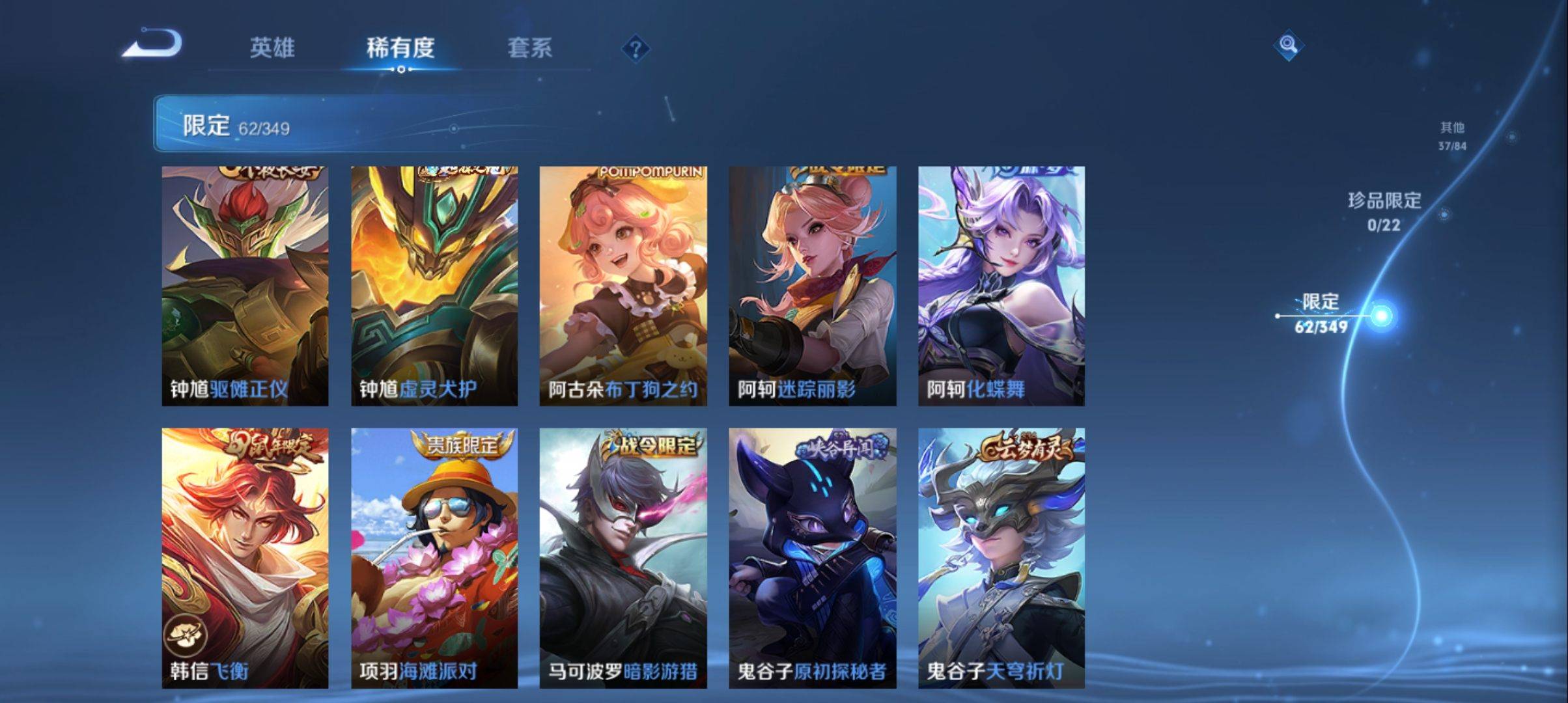Click the 战令限定 banner on 阿轲迷踪丽影 card
Screen dimensions: 1568x703
[840, 169]
